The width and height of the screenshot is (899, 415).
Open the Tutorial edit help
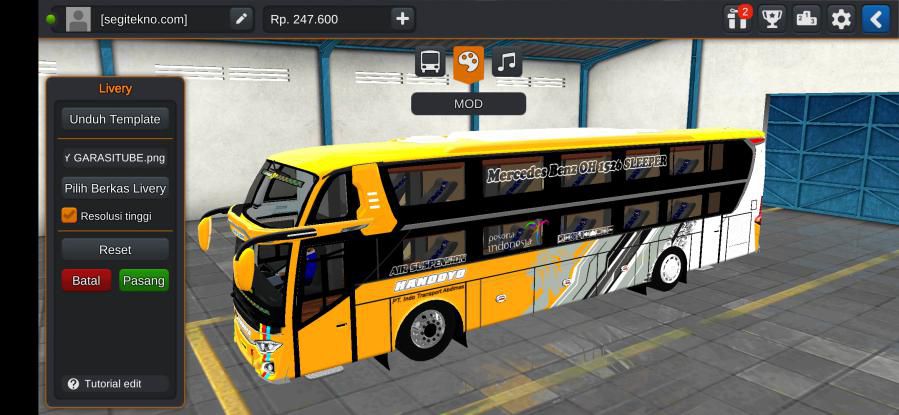[x=105, y=384]
